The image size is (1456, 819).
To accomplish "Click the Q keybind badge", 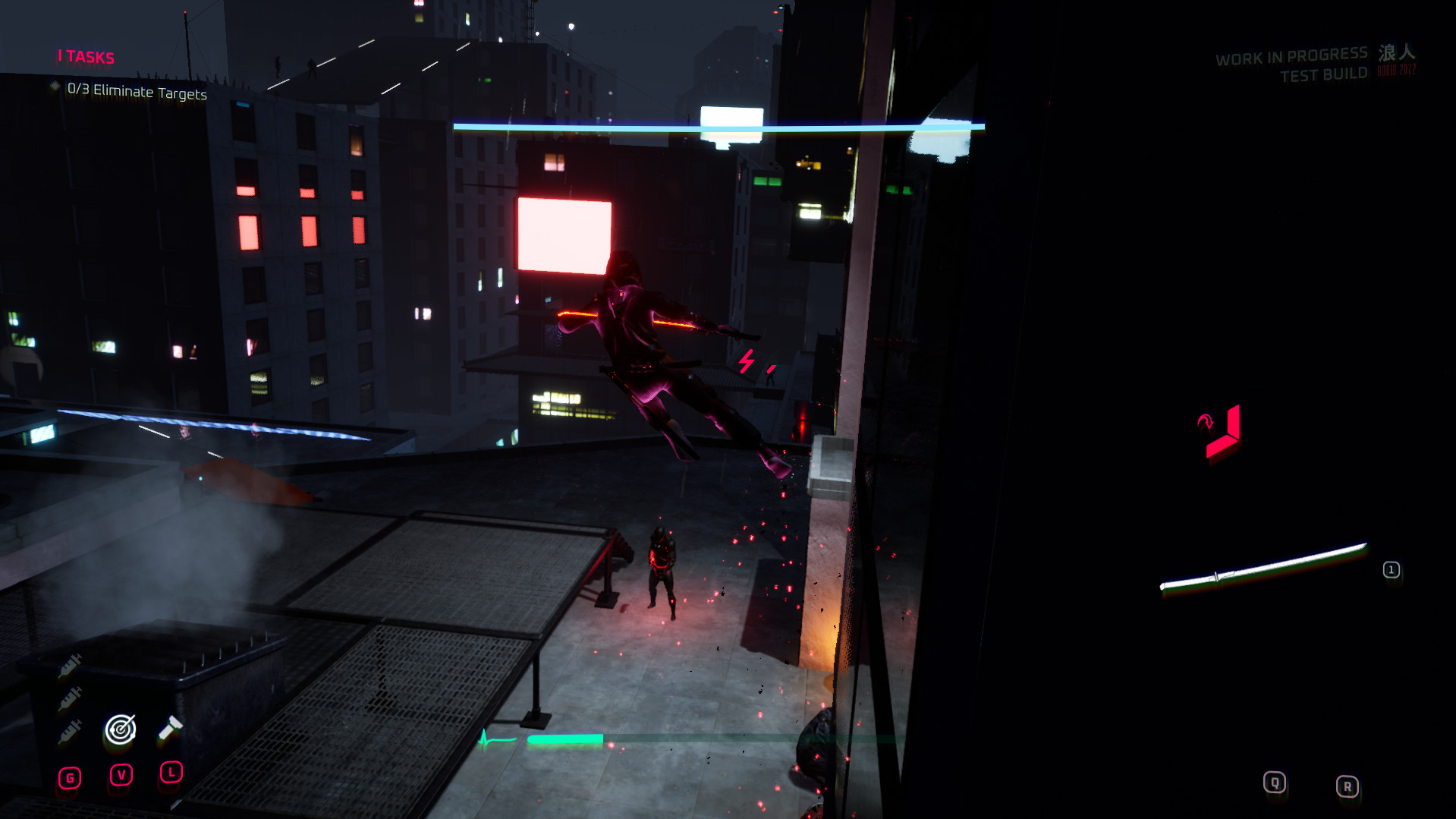I will point(1275,783).
